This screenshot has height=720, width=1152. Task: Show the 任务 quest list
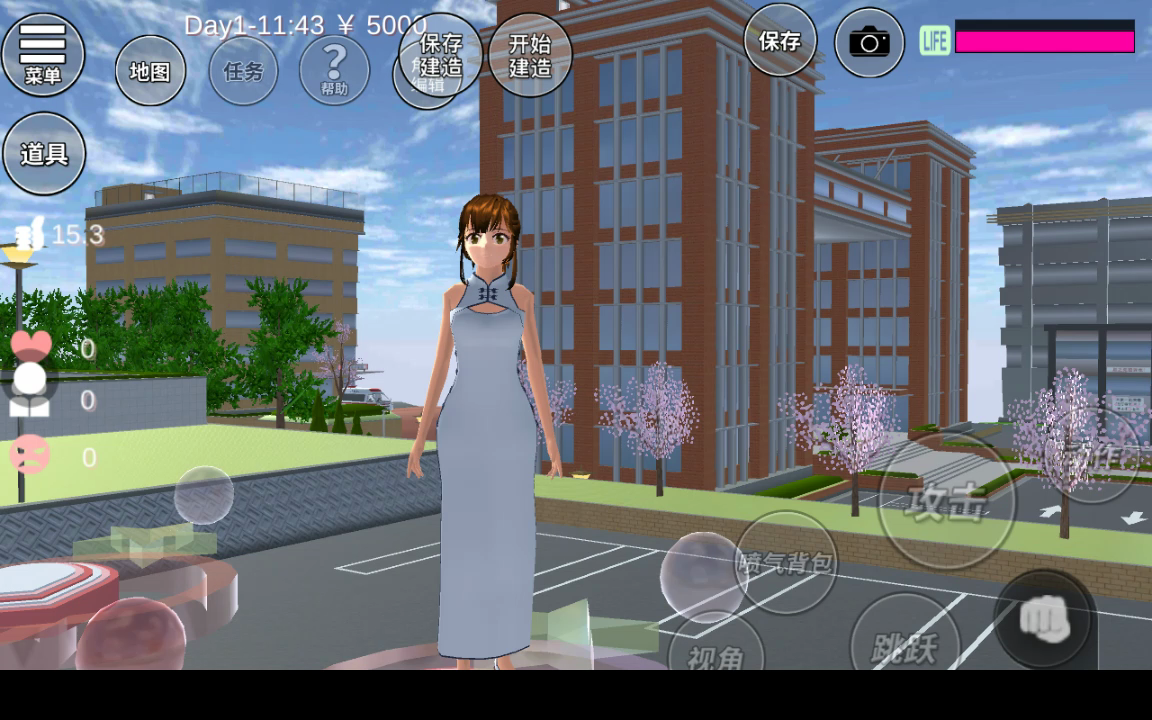tap(243, 71)
